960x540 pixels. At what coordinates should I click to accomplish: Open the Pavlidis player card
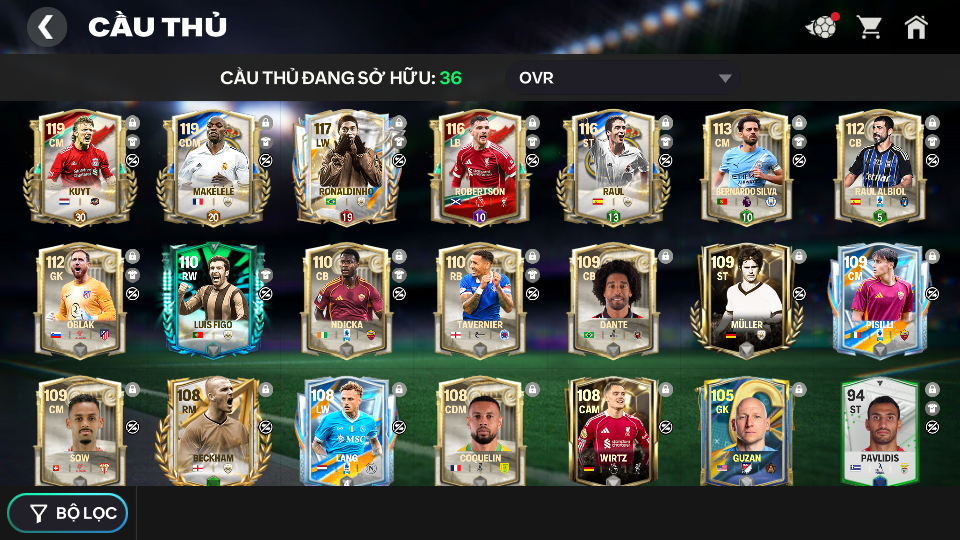(880, 432)
